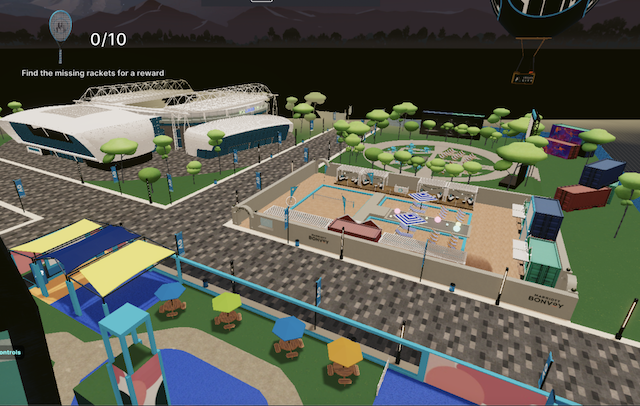640x406 pixels.
Task: Open the Controls button
Action: [x=12, y=350]
